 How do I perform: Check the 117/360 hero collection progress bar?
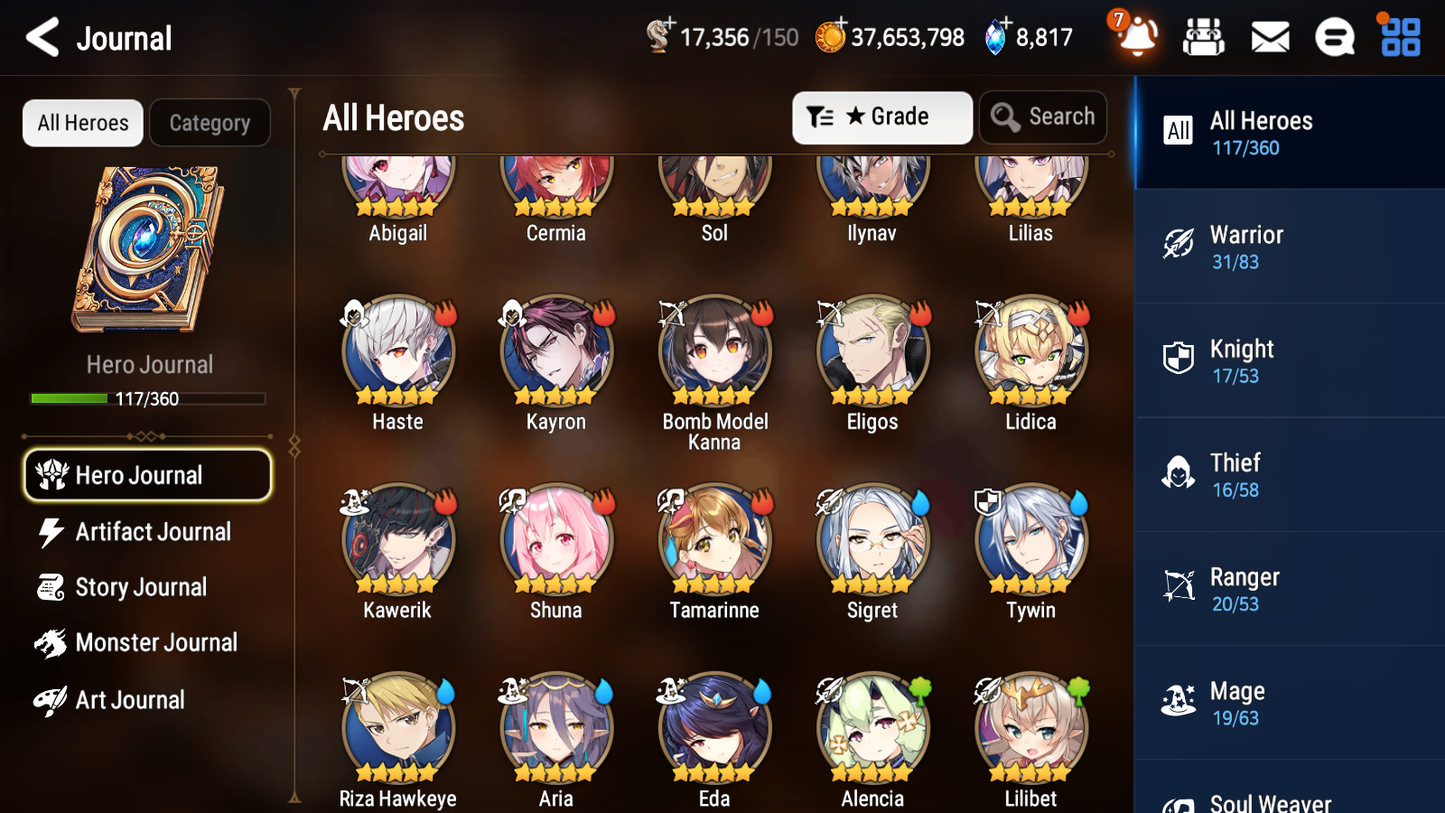[x=148, y=398]
